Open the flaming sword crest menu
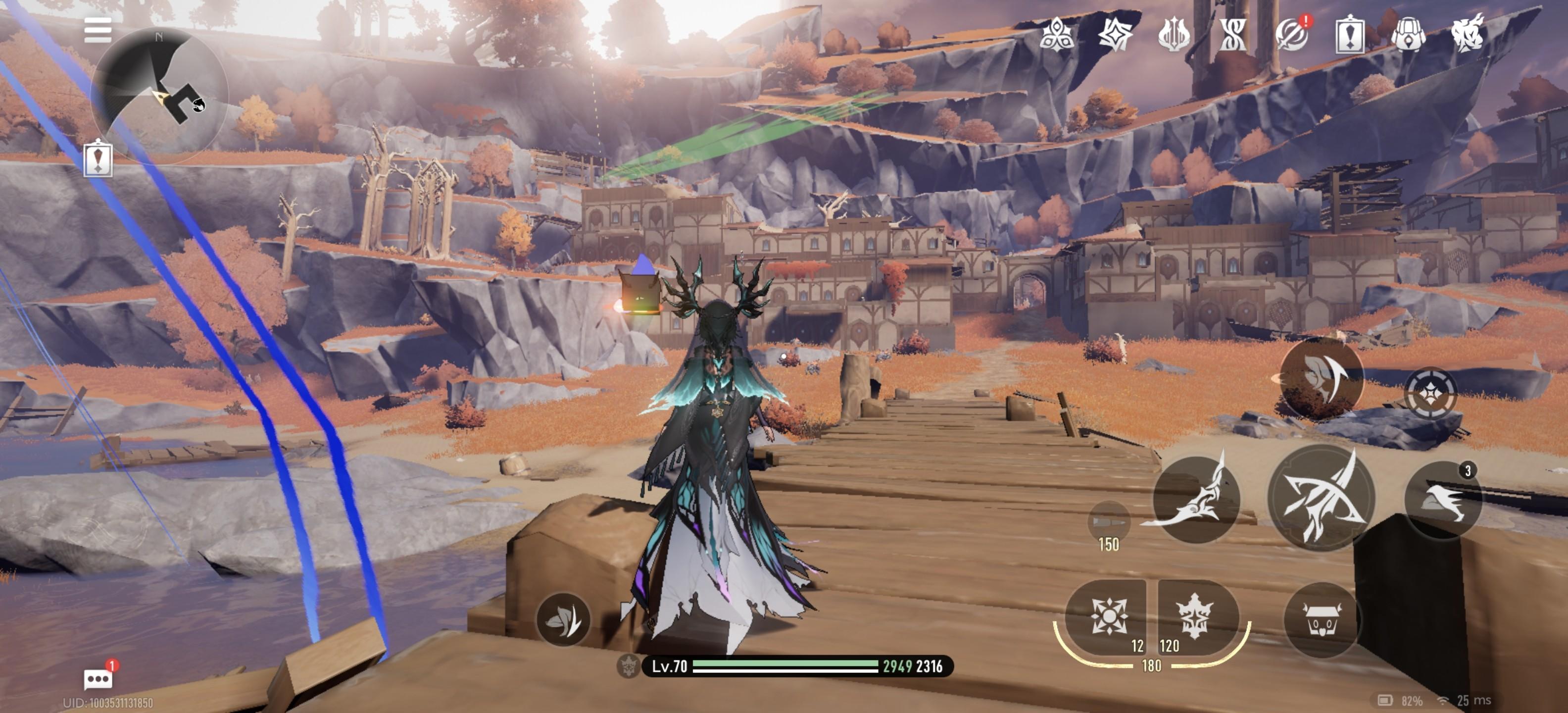The height and width of the screenshot is (713, 1568). [1173, 34]
